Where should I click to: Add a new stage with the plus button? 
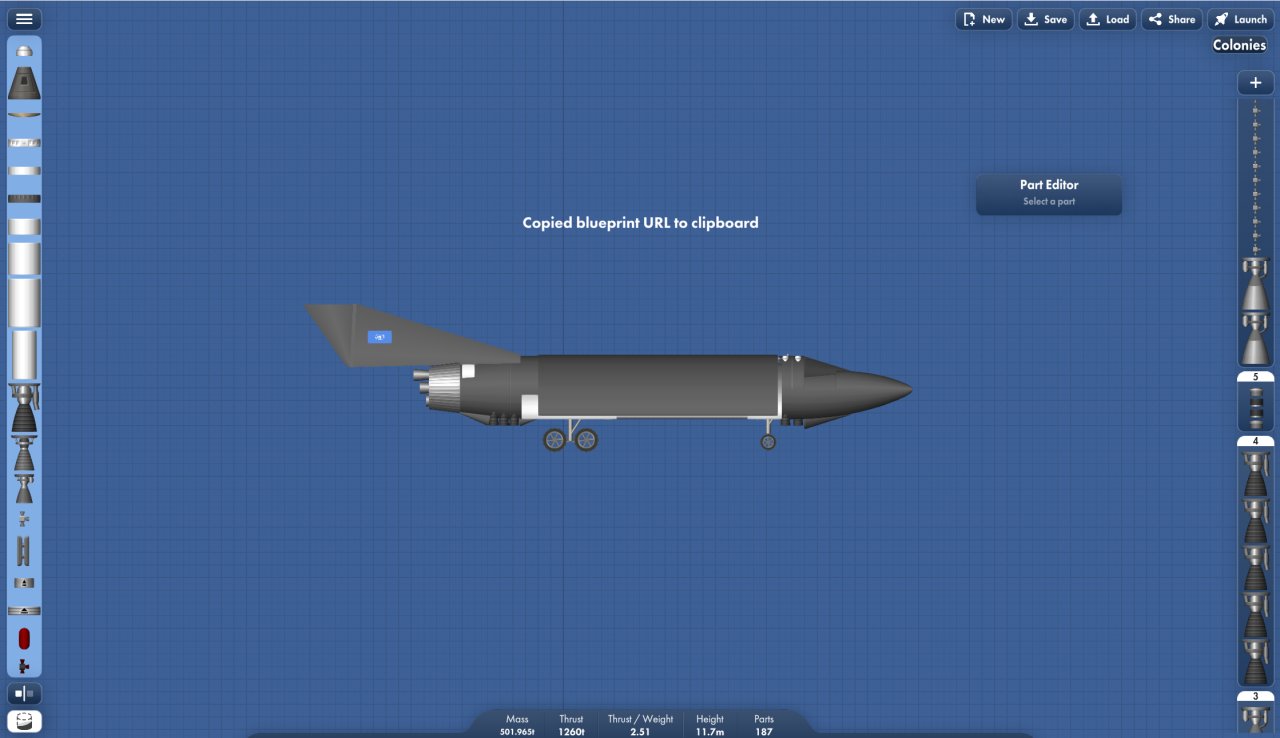(1255, 82)
